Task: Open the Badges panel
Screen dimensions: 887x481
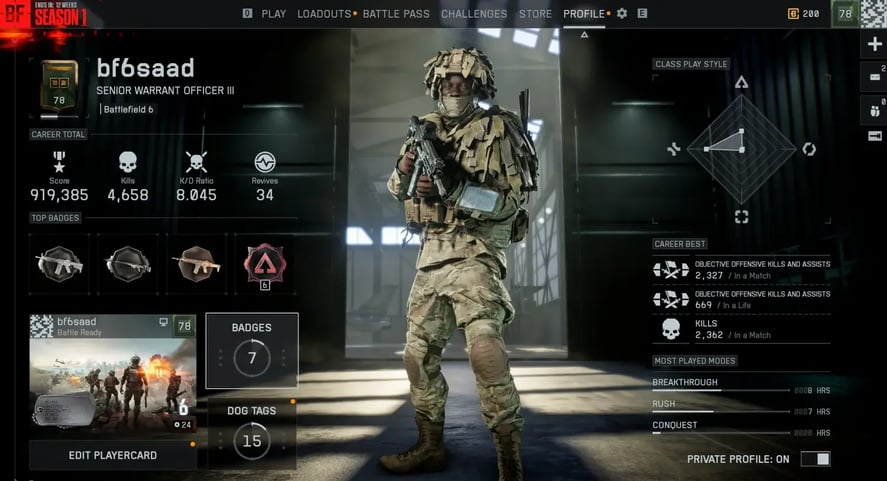Action: (x=252, y=350)
